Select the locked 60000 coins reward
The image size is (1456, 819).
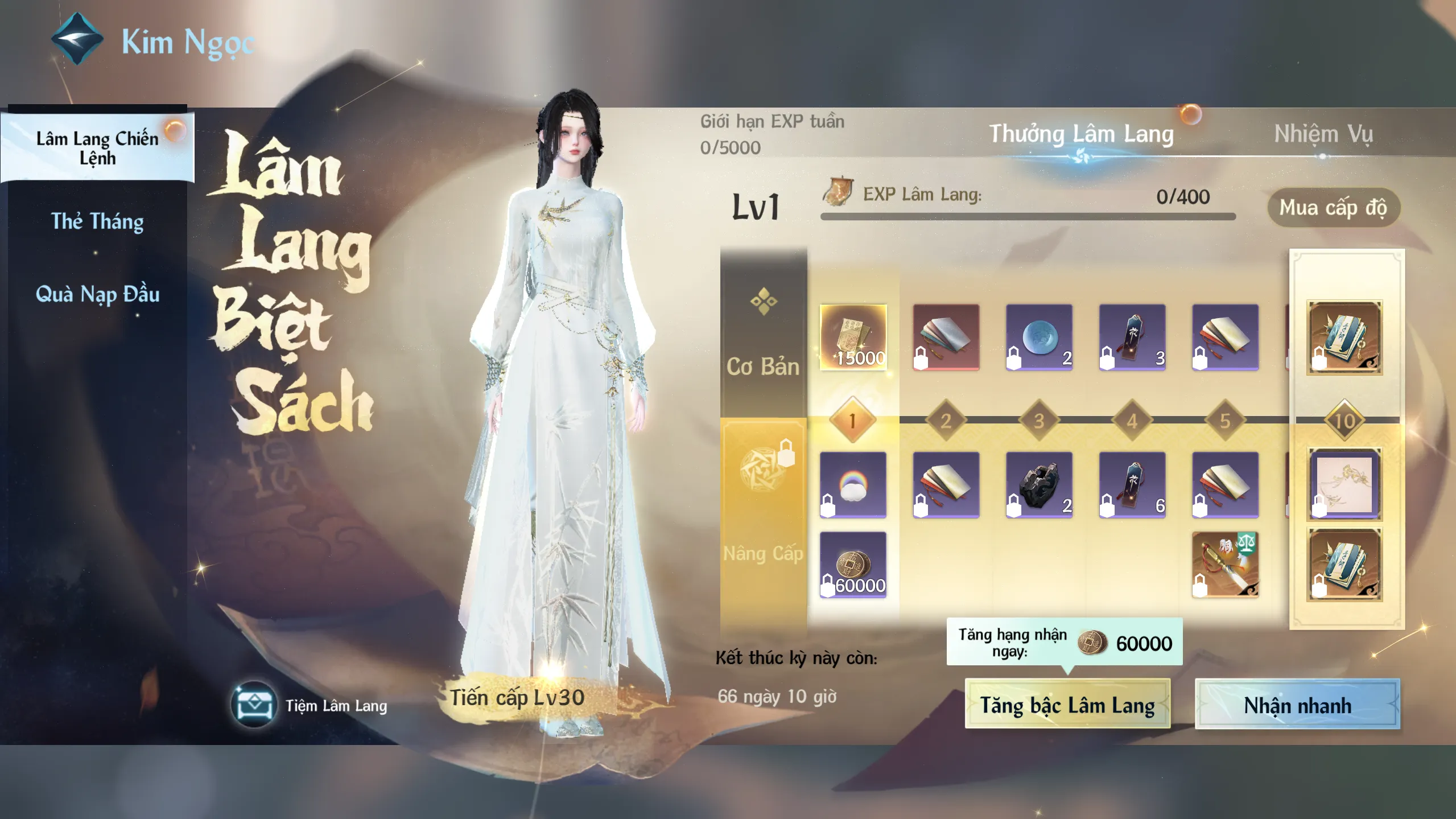point(852,565)
